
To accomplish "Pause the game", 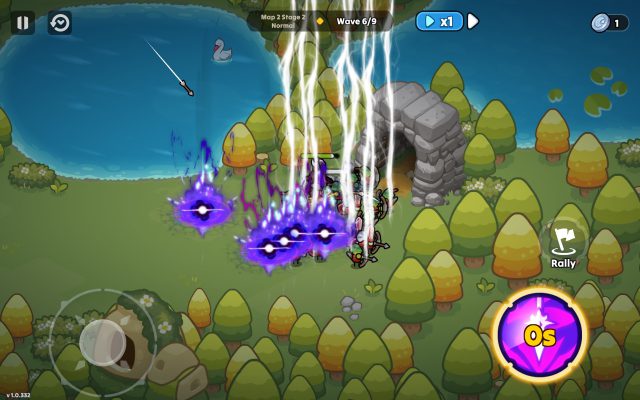I will (x=23, y=22).
